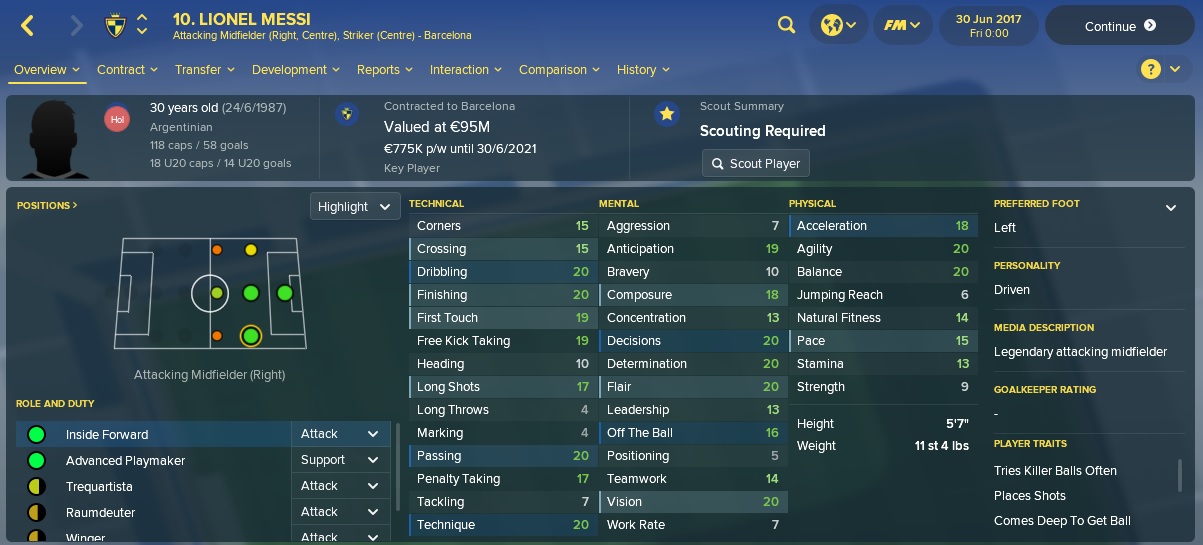Open the FM menu dropdown
Image resolution: width=1203 pixels, height=545 pixels.
click(901, 26)
